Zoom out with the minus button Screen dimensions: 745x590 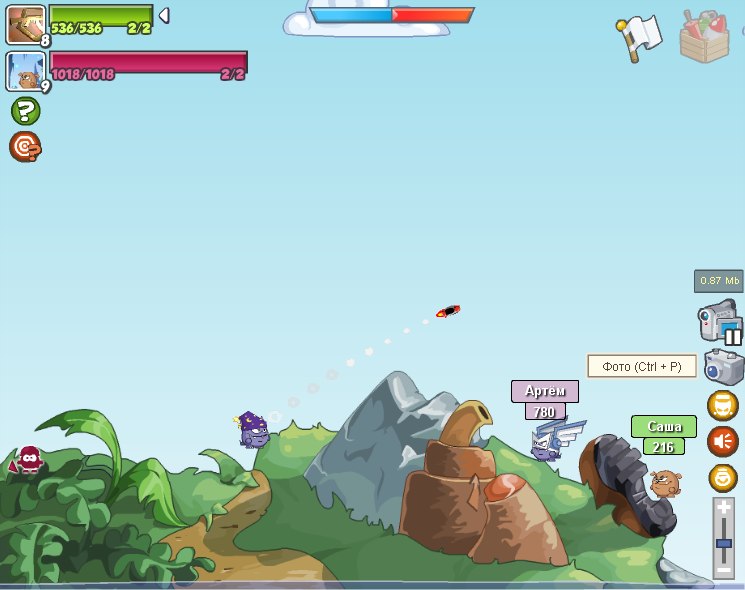724,569
